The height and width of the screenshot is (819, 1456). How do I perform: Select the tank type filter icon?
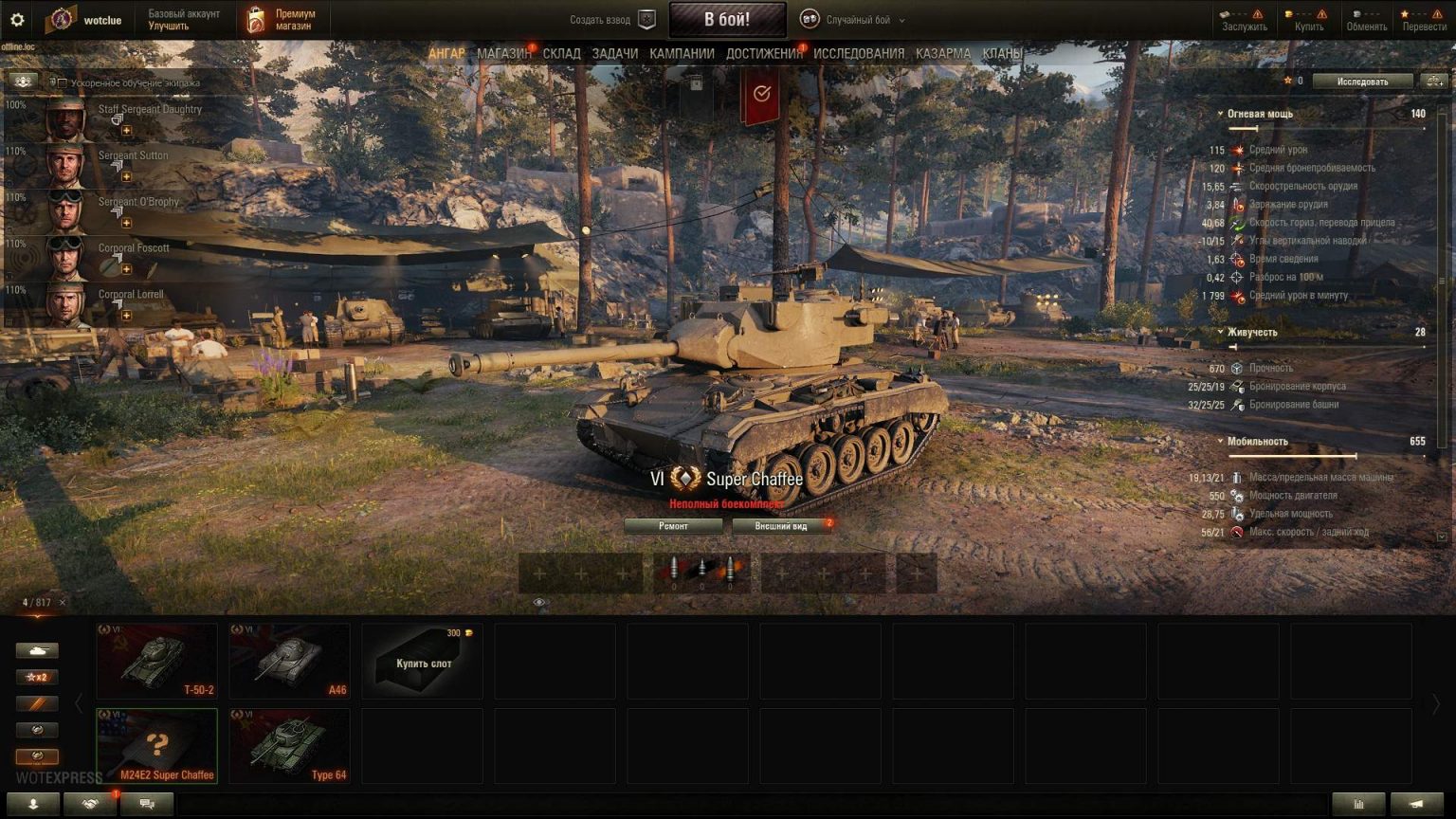coord(38,650)
